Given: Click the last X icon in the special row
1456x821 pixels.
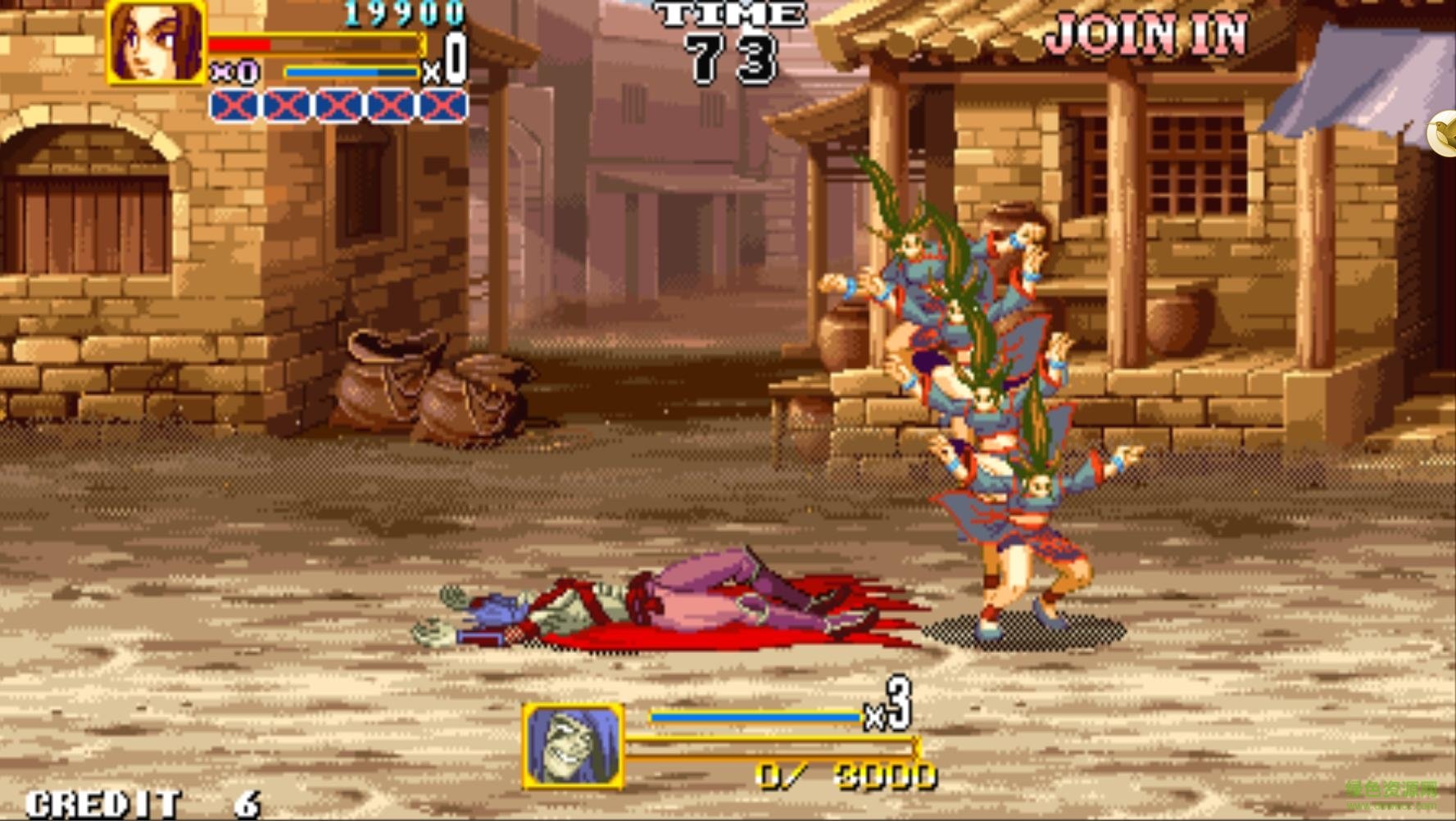Looking at the screenshot, I should (443, 107).
